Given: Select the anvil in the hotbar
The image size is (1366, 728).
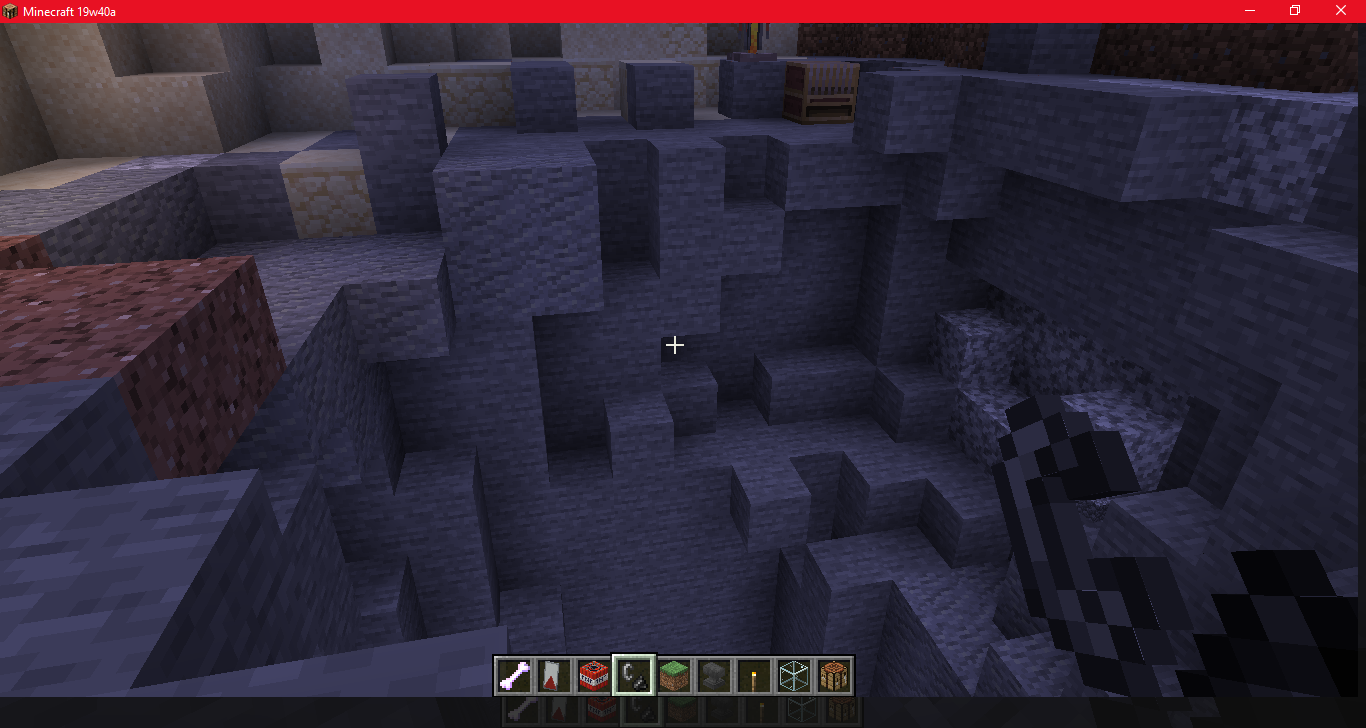Looking at the screenshot, I should (714, 676).
